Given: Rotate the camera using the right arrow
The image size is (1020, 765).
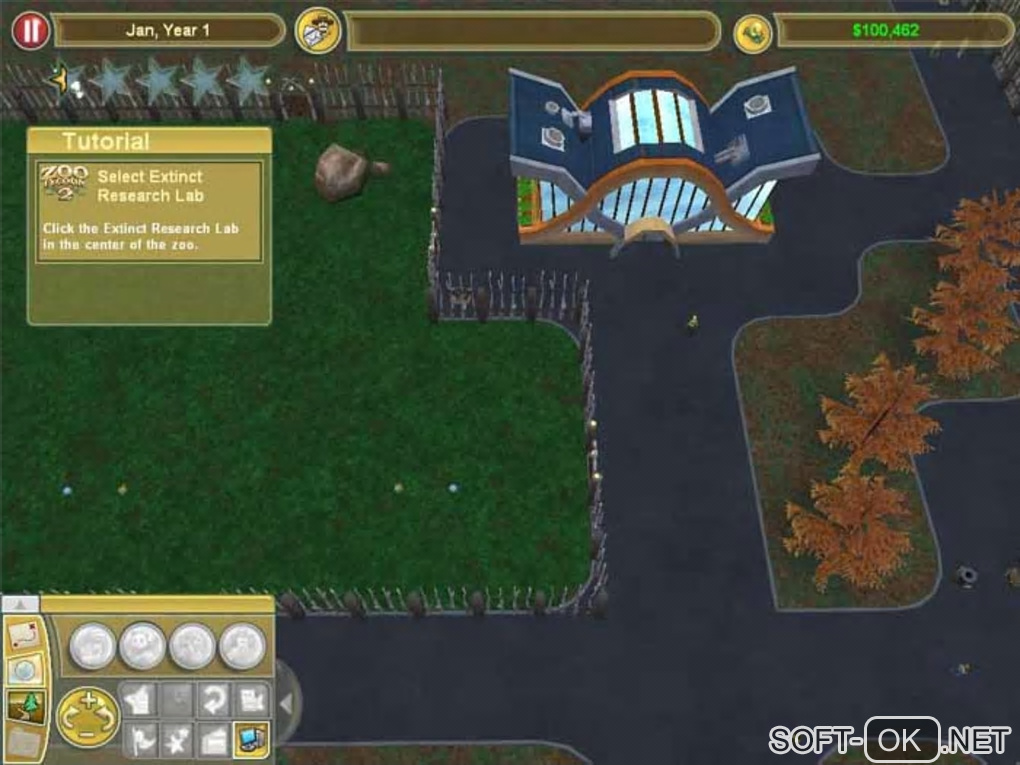Looking at the screenshot, I should [x=109, y=718].
